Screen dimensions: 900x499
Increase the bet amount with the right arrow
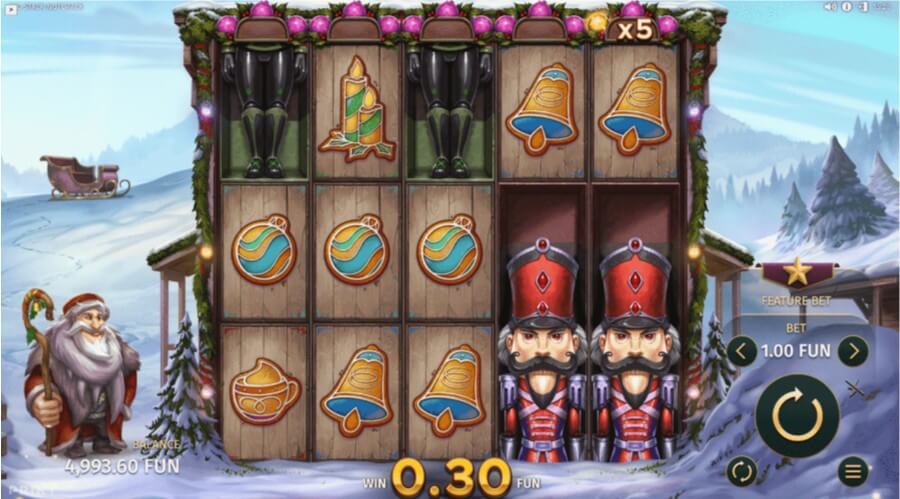click(852, 350)
